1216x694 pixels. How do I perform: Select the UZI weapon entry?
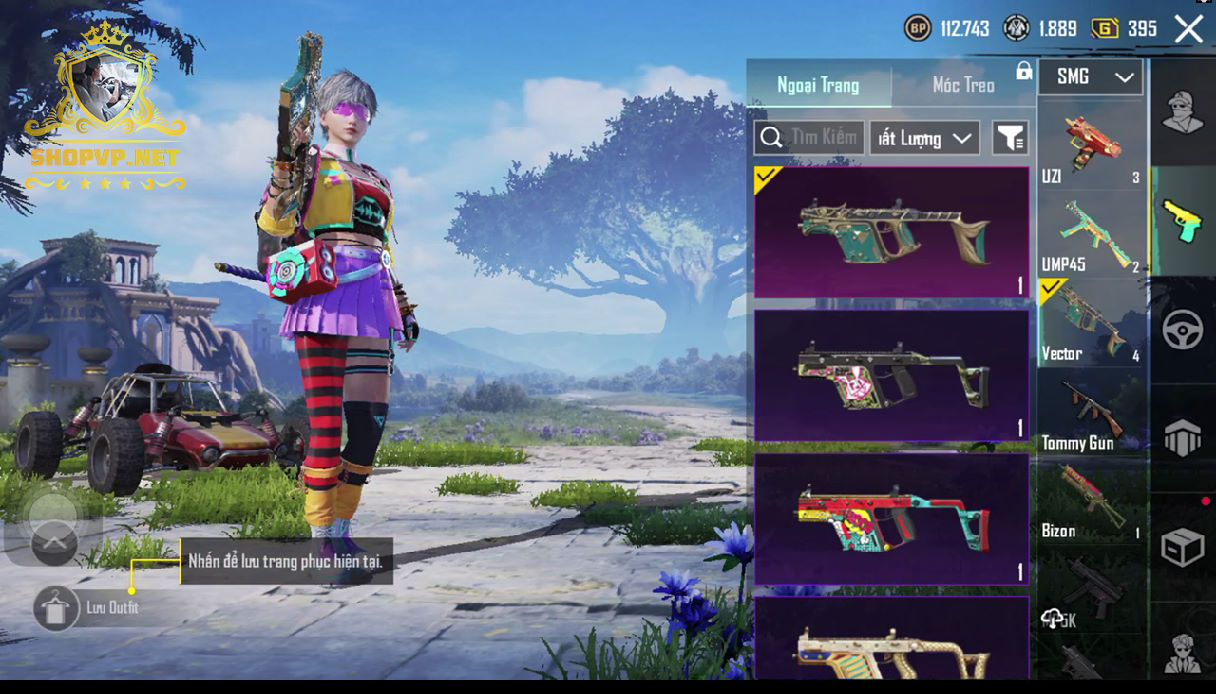coord(1092,146)
